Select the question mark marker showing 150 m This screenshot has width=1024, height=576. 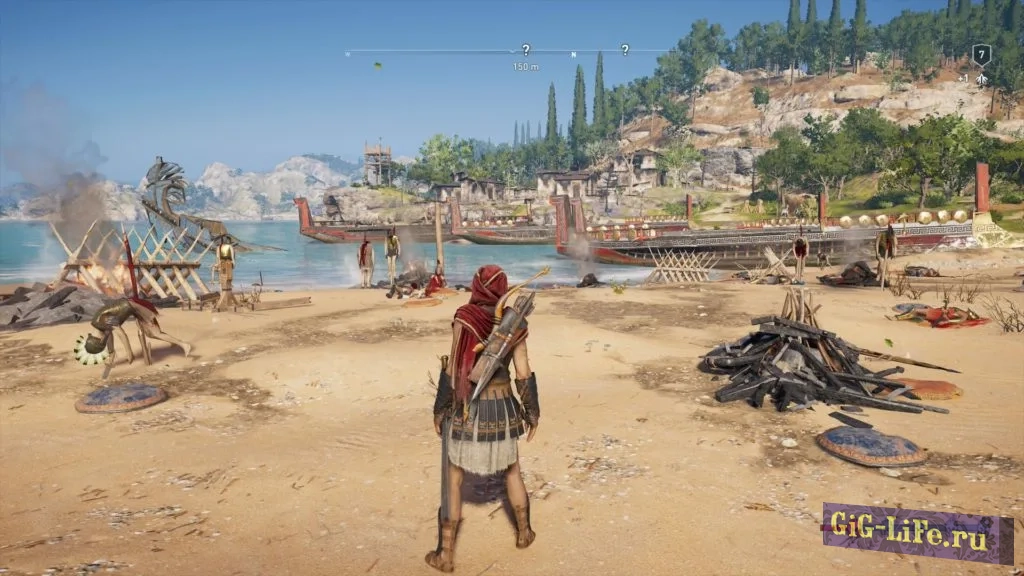click(x=526, y=49)
